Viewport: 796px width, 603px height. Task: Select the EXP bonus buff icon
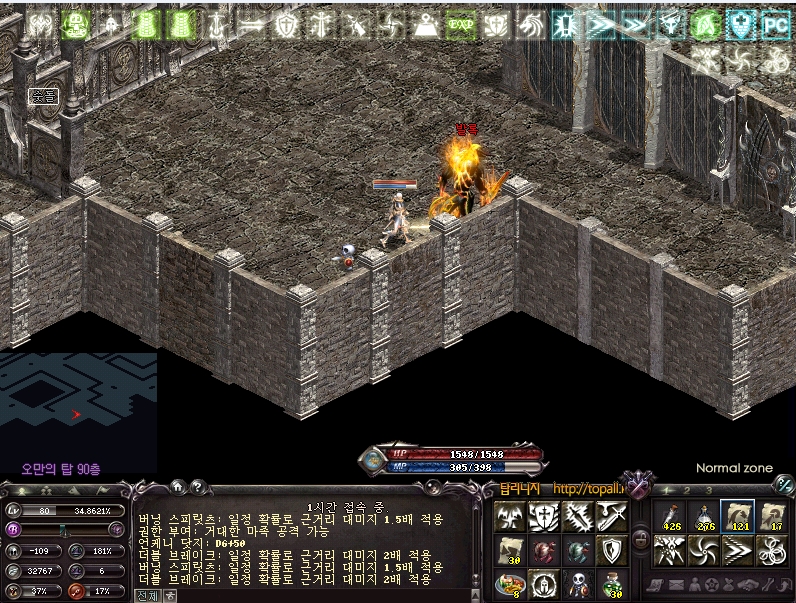pyautogui.click(x=460, y=25)
